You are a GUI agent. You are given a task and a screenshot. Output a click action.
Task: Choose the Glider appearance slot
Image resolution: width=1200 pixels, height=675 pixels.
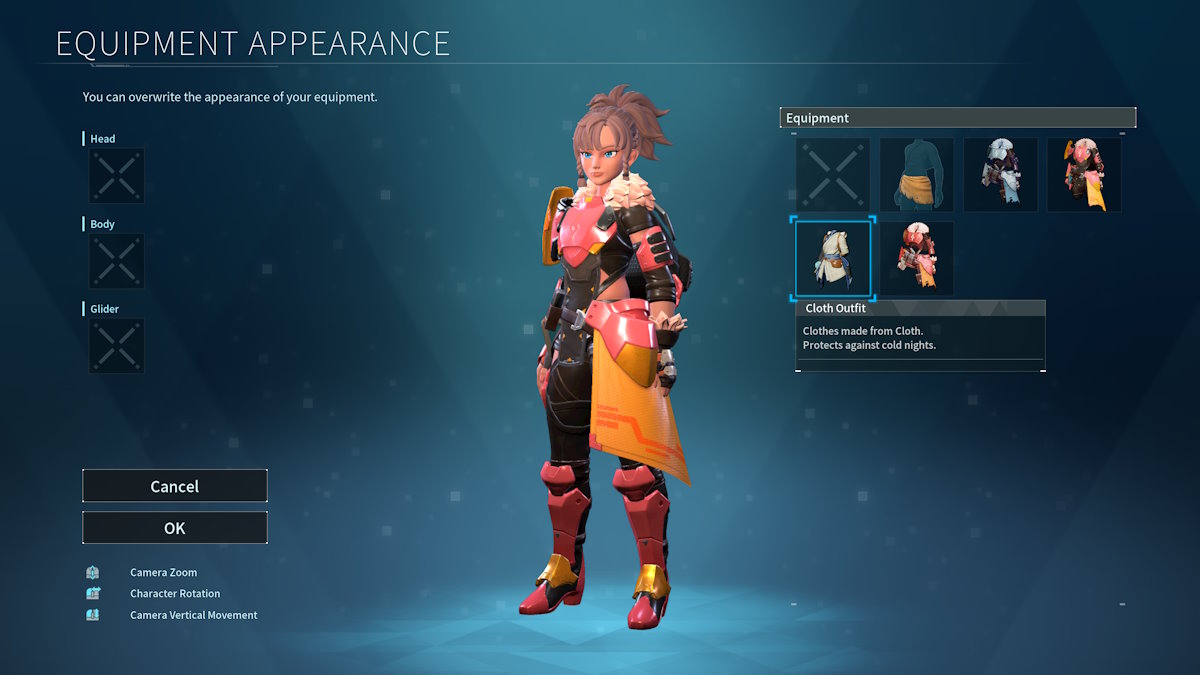point(117,346)
